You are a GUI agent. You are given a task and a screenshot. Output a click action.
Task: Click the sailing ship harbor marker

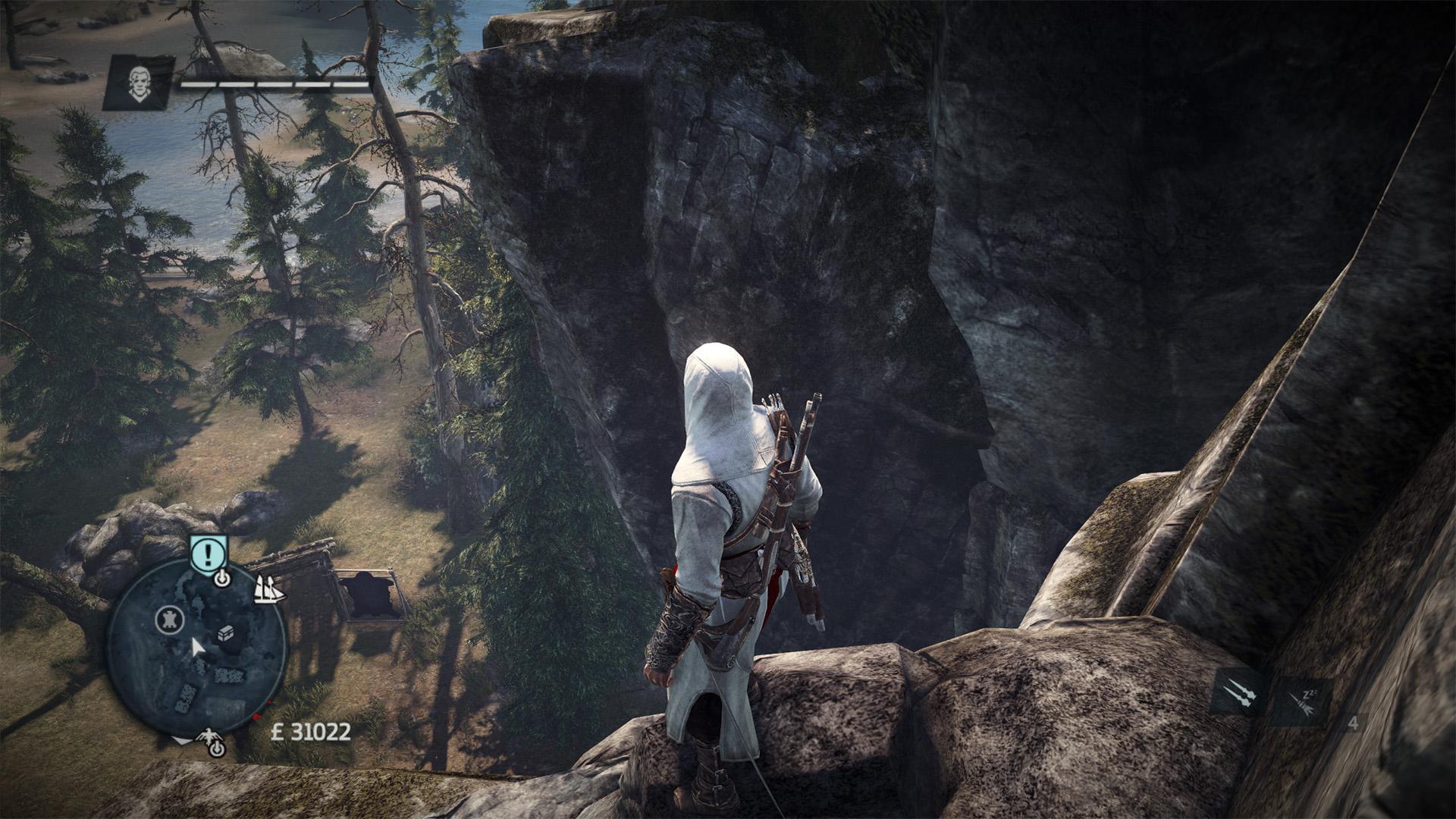coord(269,589)
